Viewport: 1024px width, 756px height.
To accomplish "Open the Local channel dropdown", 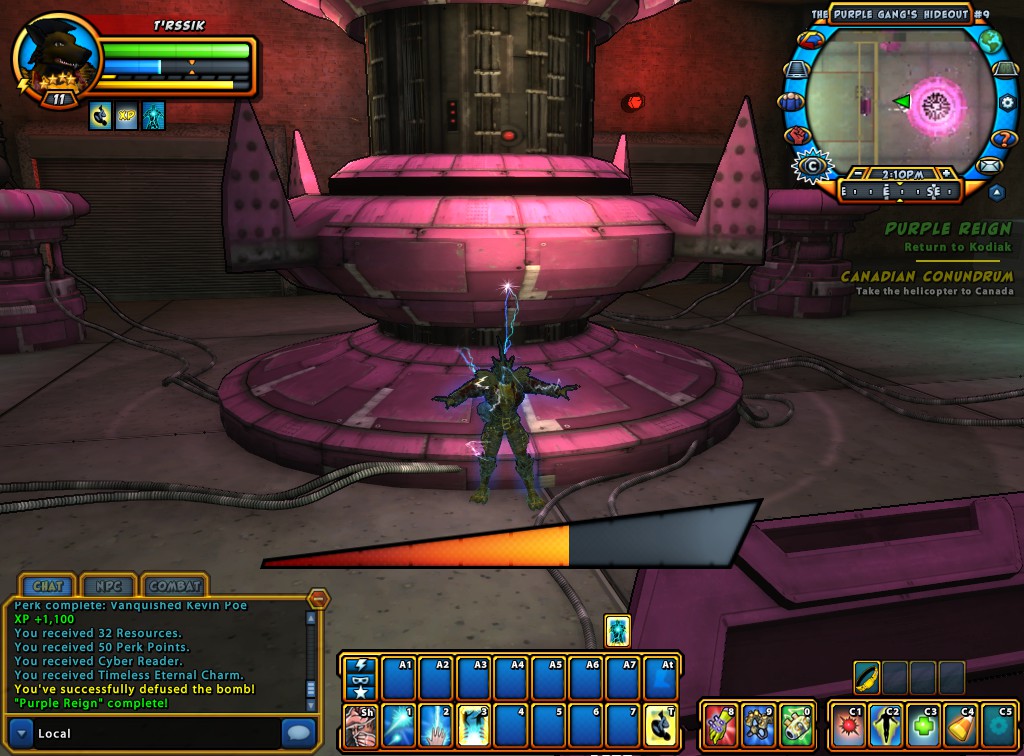I will coord(23,733).
